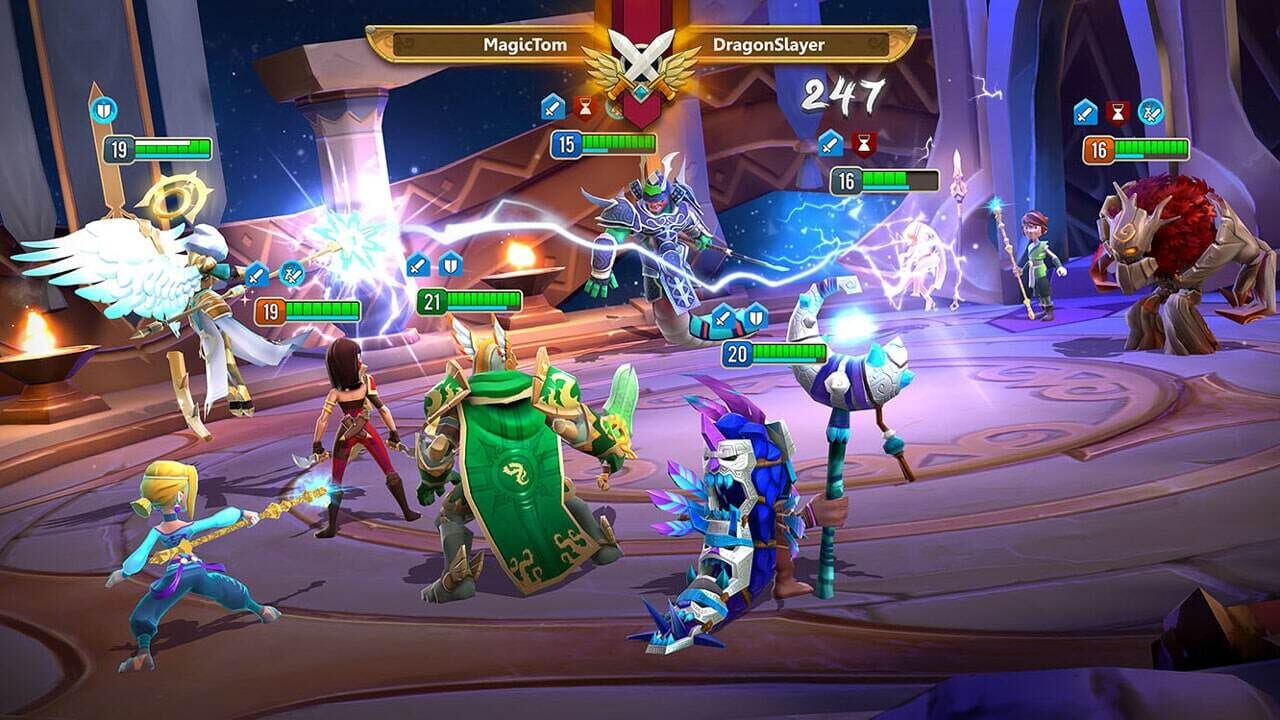Screen dimensions: 1280x720
Task: Tap the shield icon above the blue shaman
Action: [x=758, y=319]
